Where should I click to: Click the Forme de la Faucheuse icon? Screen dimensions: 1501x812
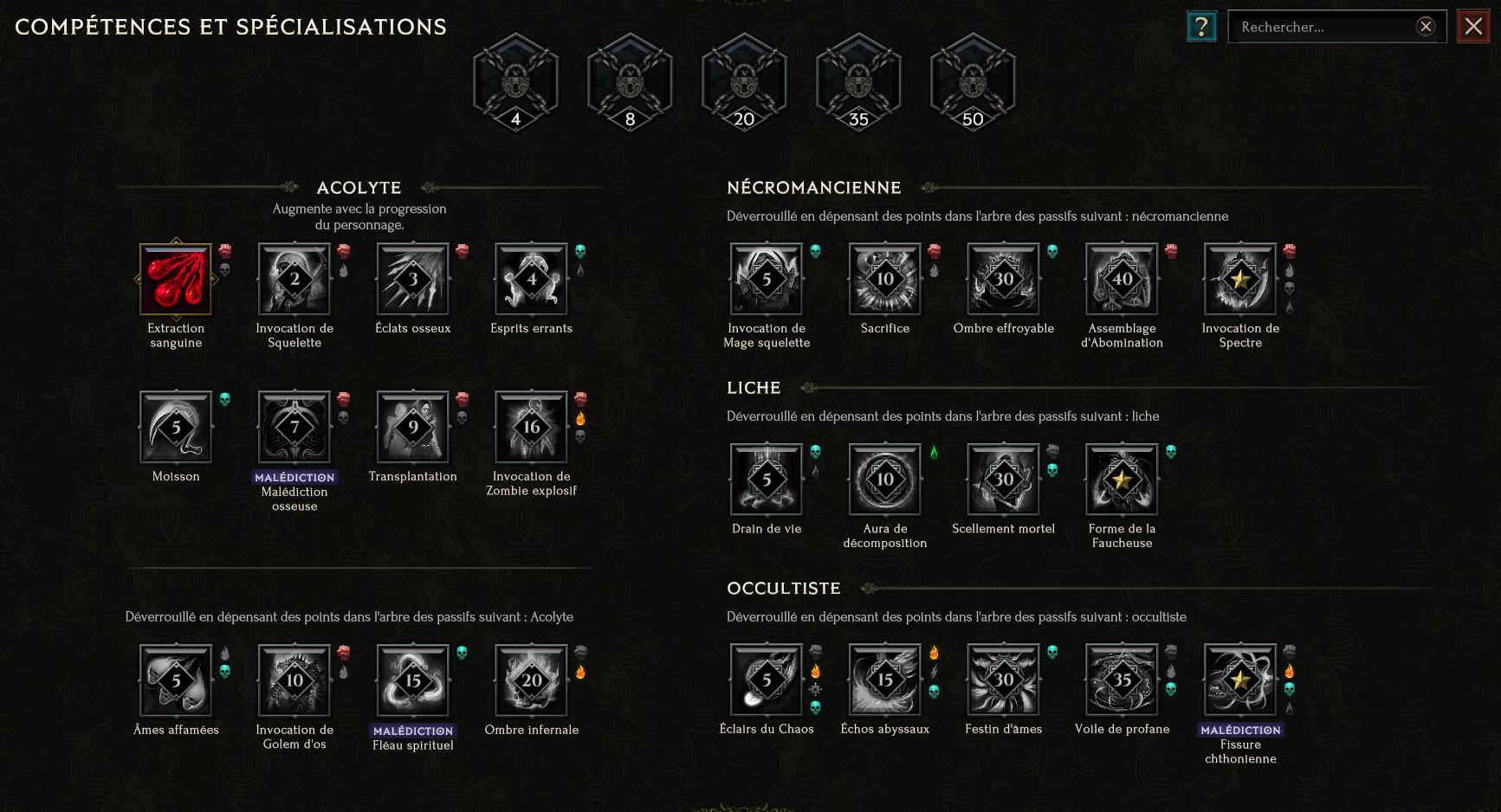point(1122,480)
